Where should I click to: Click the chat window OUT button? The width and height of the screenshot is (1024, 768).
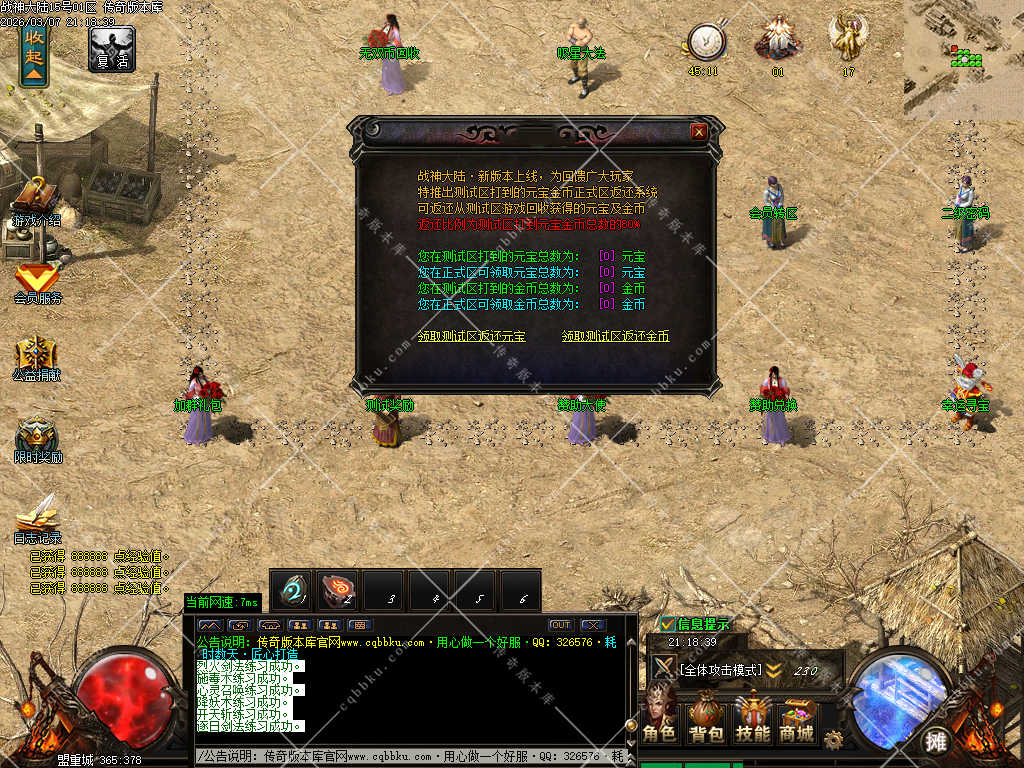point(560,625)
